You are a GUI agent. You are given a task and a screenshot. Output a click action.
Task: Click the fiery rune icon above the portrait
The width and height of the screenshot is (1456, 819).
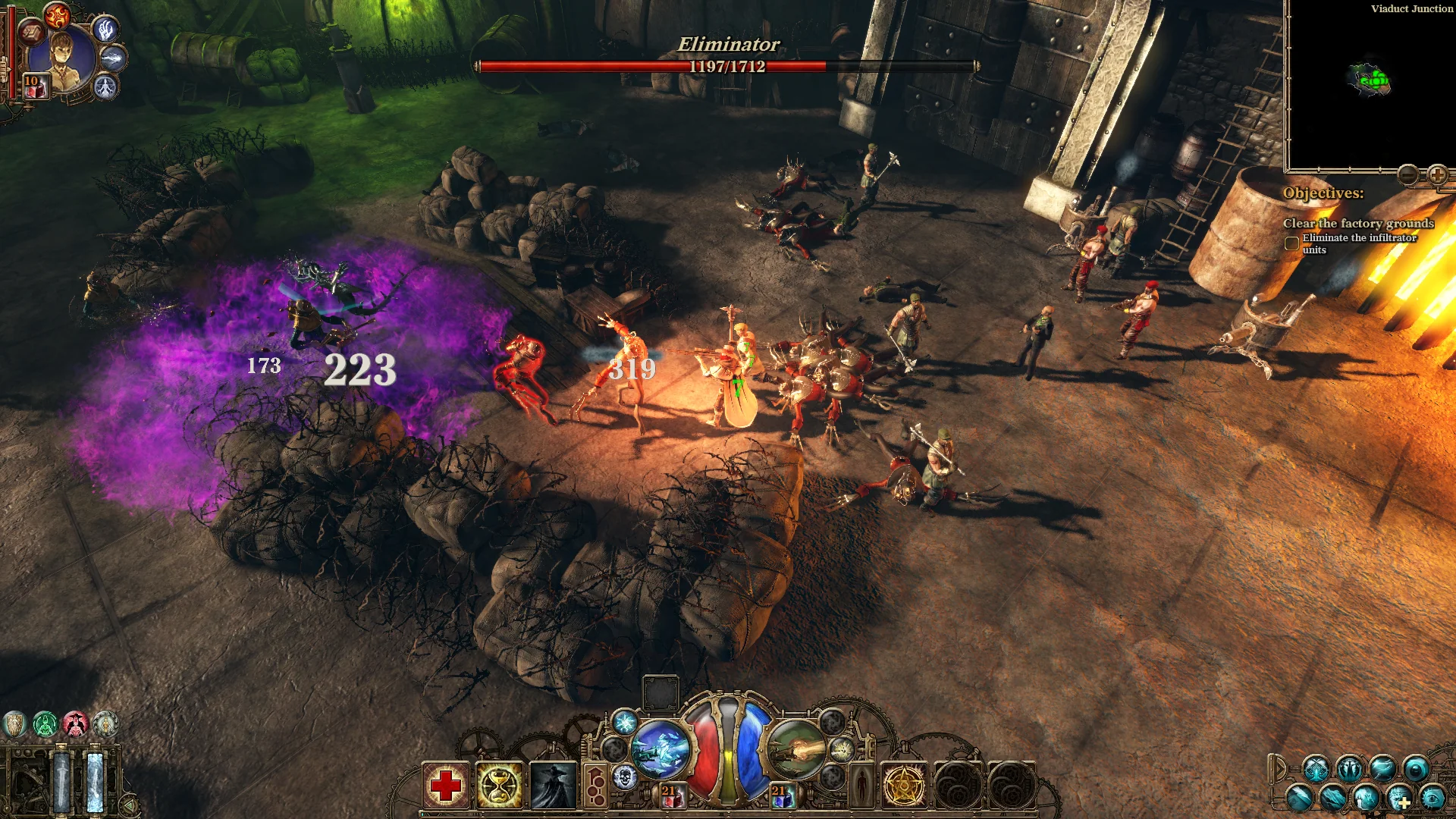pyautogui.click(x=57, y=17)
